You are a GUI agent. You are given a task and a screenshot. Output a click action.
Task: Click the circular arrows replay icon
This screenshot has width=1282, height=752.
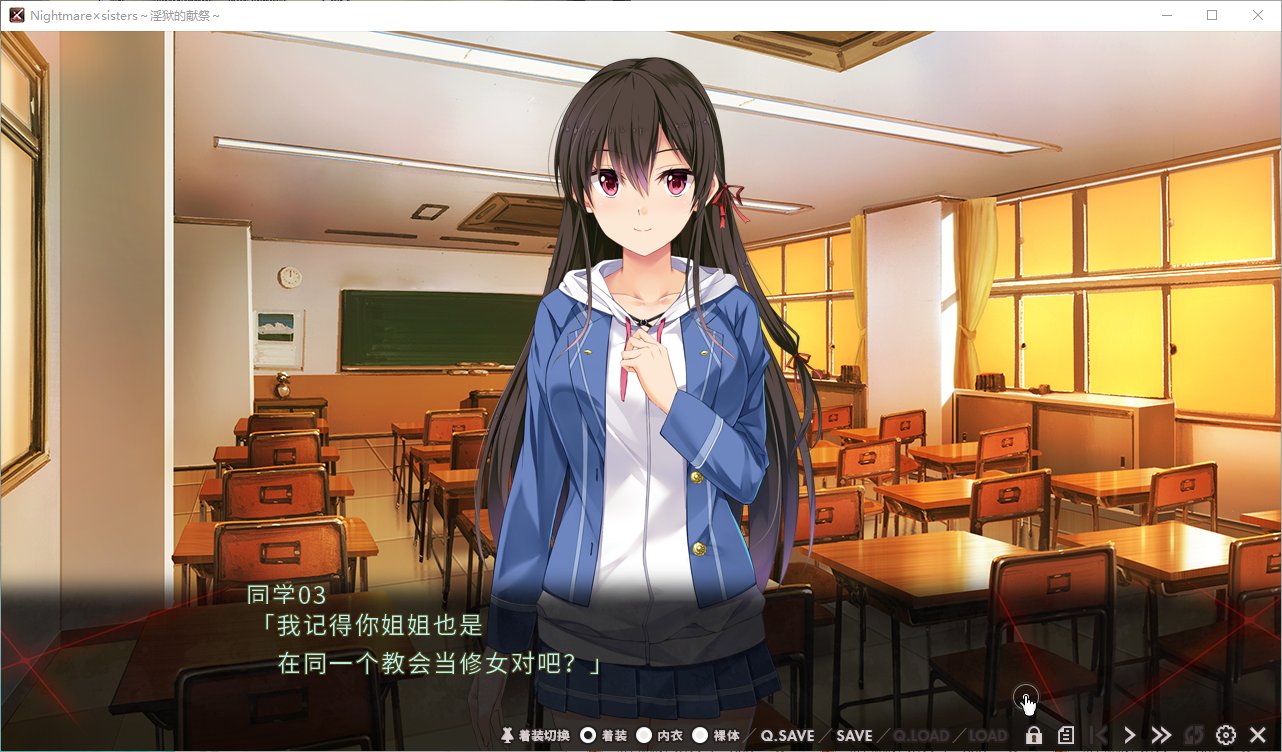pyautogui.click(x=1194, y=735)
